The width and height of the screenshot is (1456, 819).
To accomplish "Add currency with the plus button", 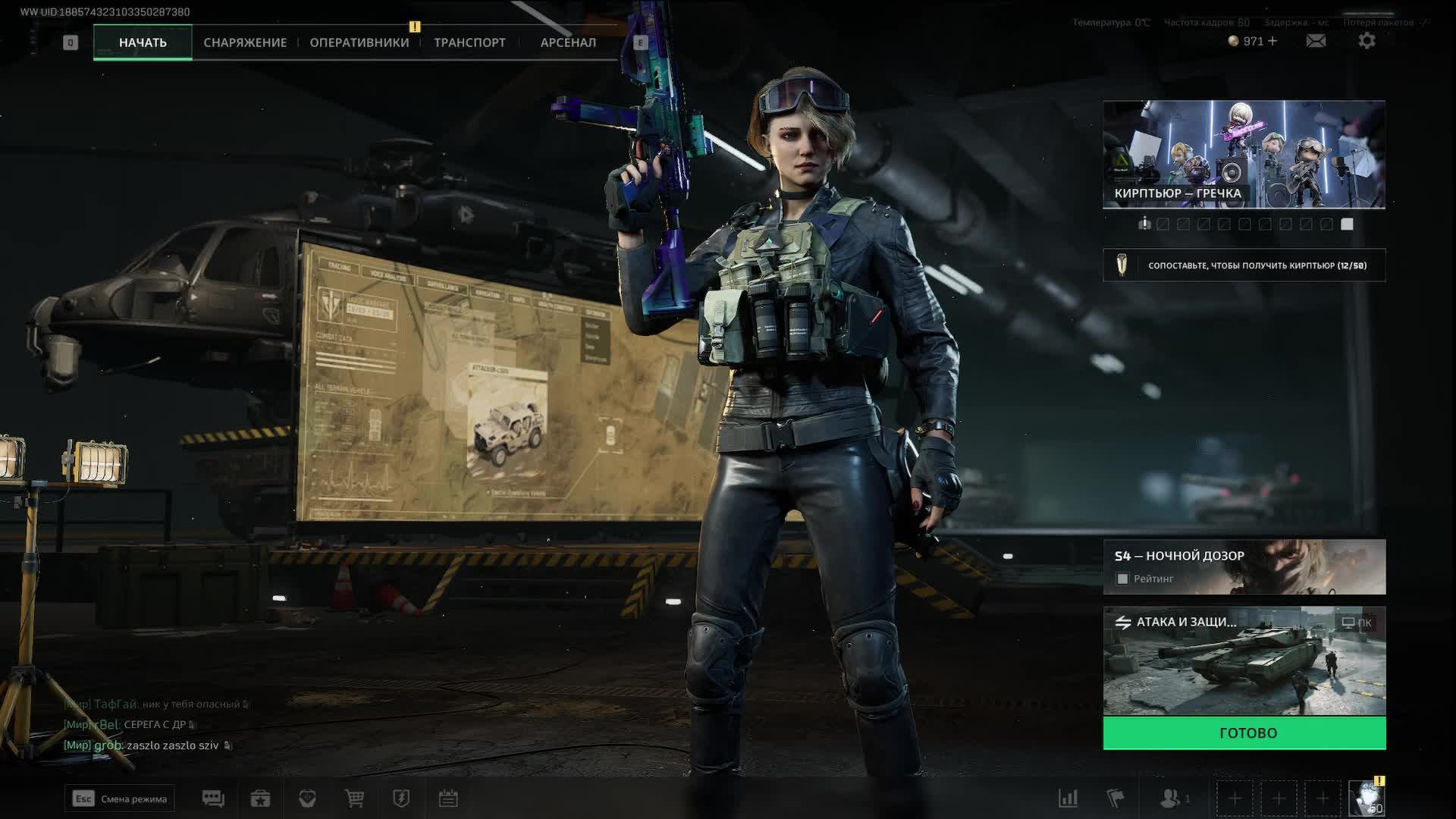I will [x=1272, y=41].
